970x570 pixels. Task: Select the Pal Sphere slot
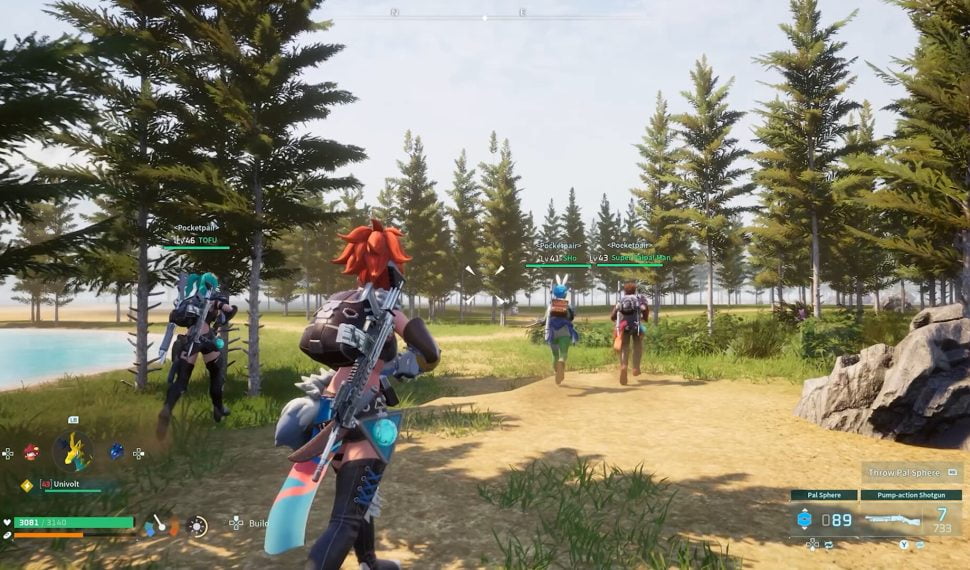pyautogui.click(x=823, y=519)
